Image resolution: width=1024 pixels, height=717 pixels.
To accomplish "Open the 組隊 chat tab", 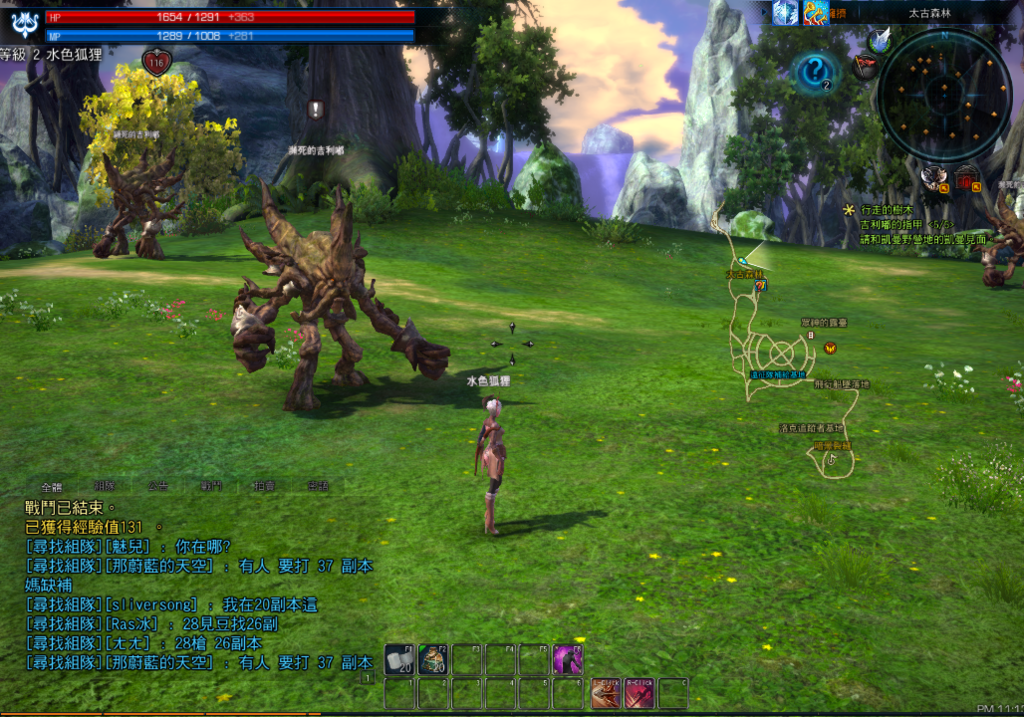I will (105, 486).
